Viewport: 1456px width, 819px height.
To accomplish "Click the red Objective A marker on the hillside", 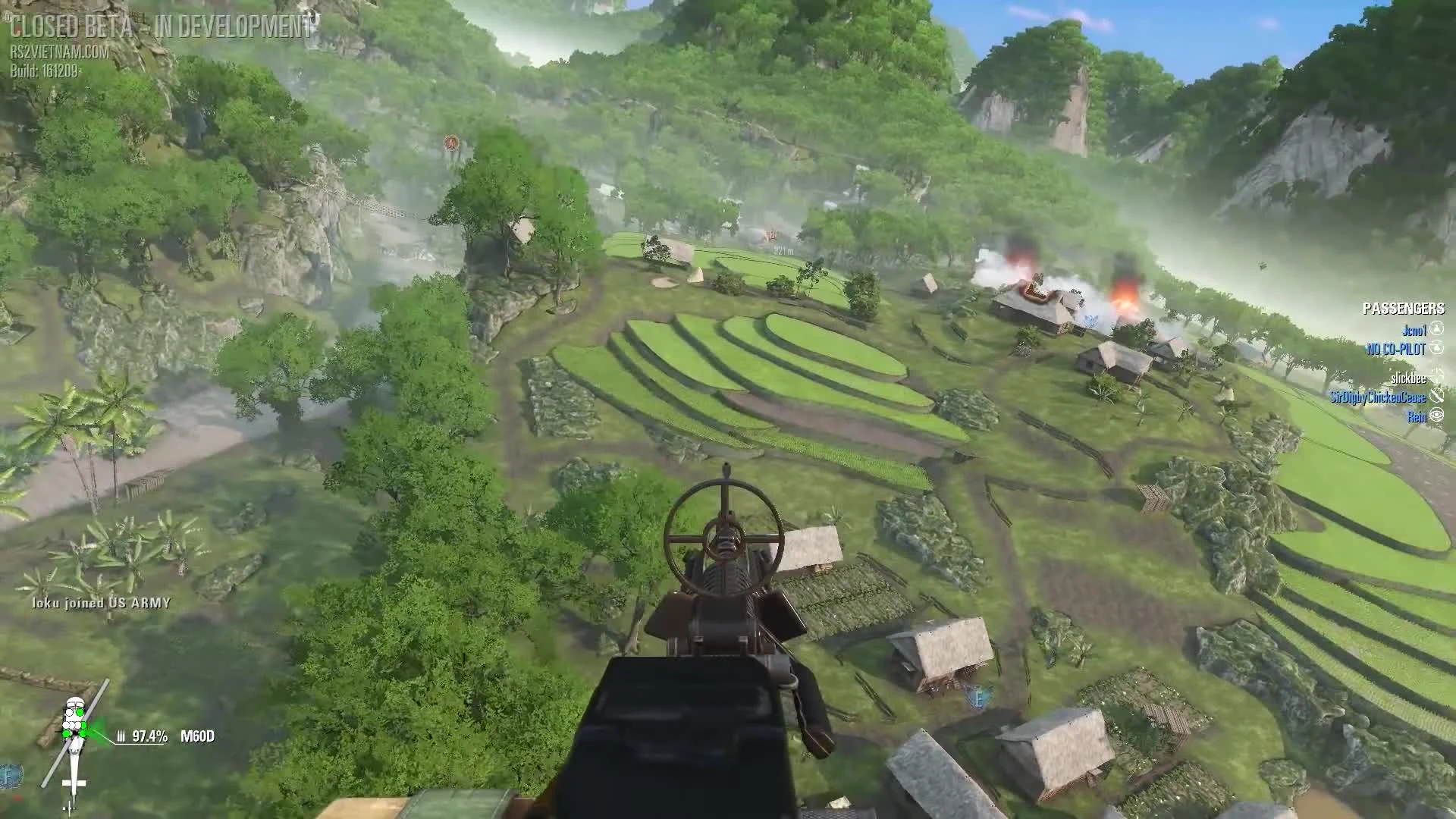I will (450, 142).
